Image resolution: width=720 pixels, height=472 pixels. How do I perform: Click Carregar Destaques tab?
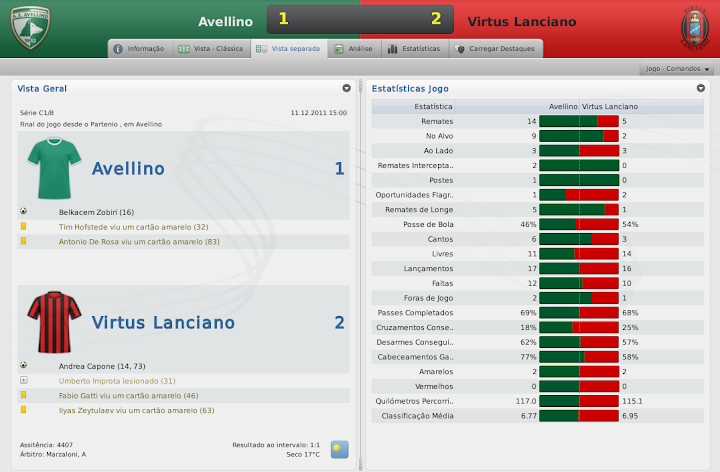click(497, 48)
